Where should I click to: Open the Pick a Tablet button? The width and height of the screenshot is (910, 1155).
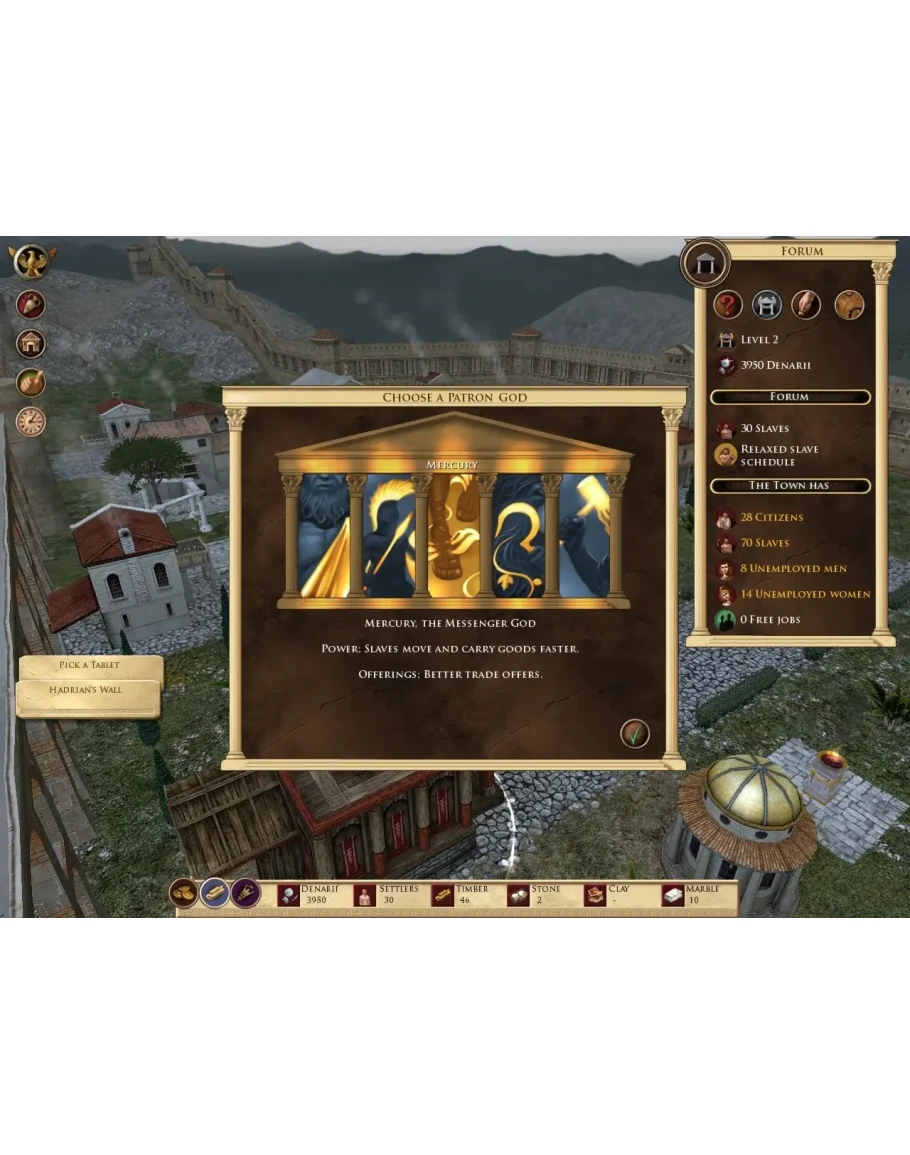pyautogui.click(x=89, y=665)
